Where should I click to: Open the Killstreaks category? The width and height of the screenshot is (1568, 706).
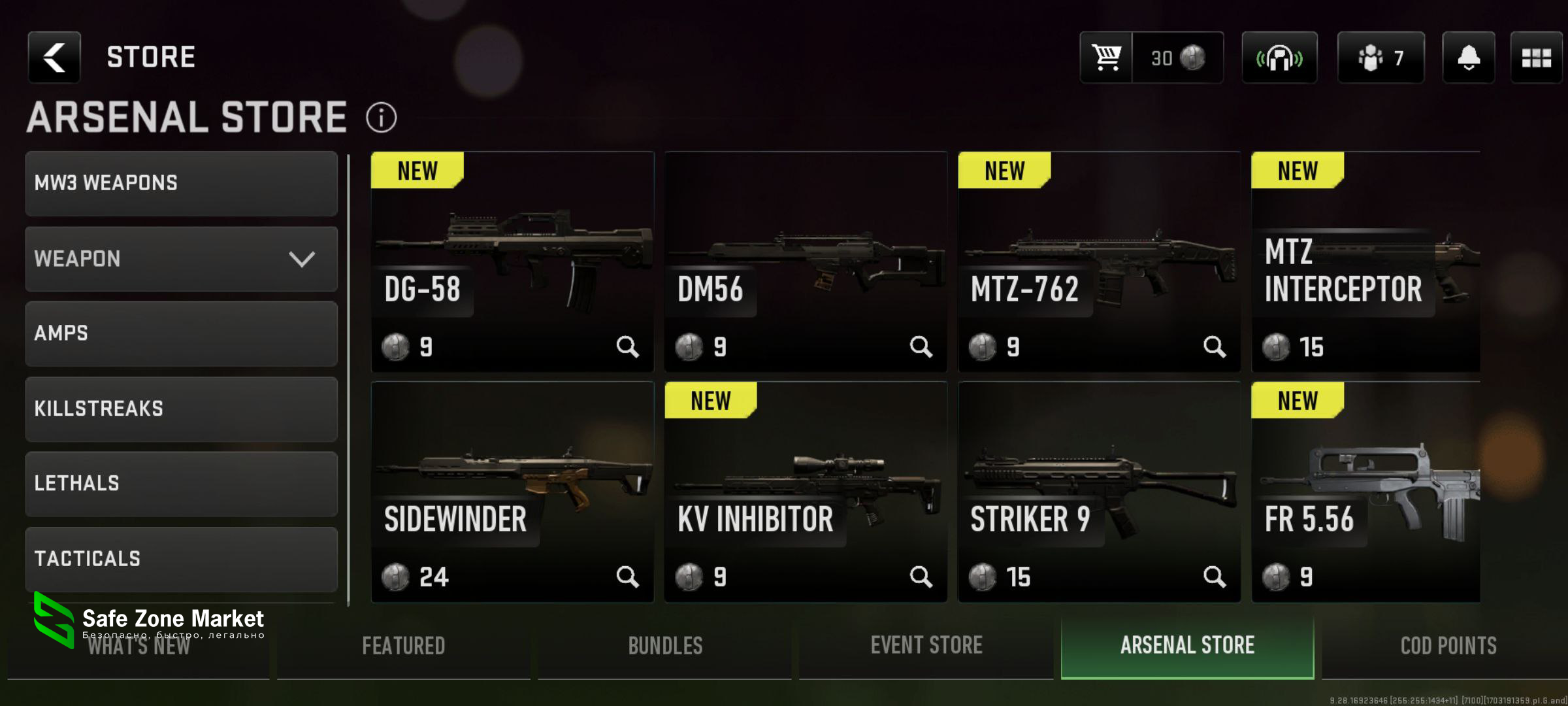coord(181,409)
